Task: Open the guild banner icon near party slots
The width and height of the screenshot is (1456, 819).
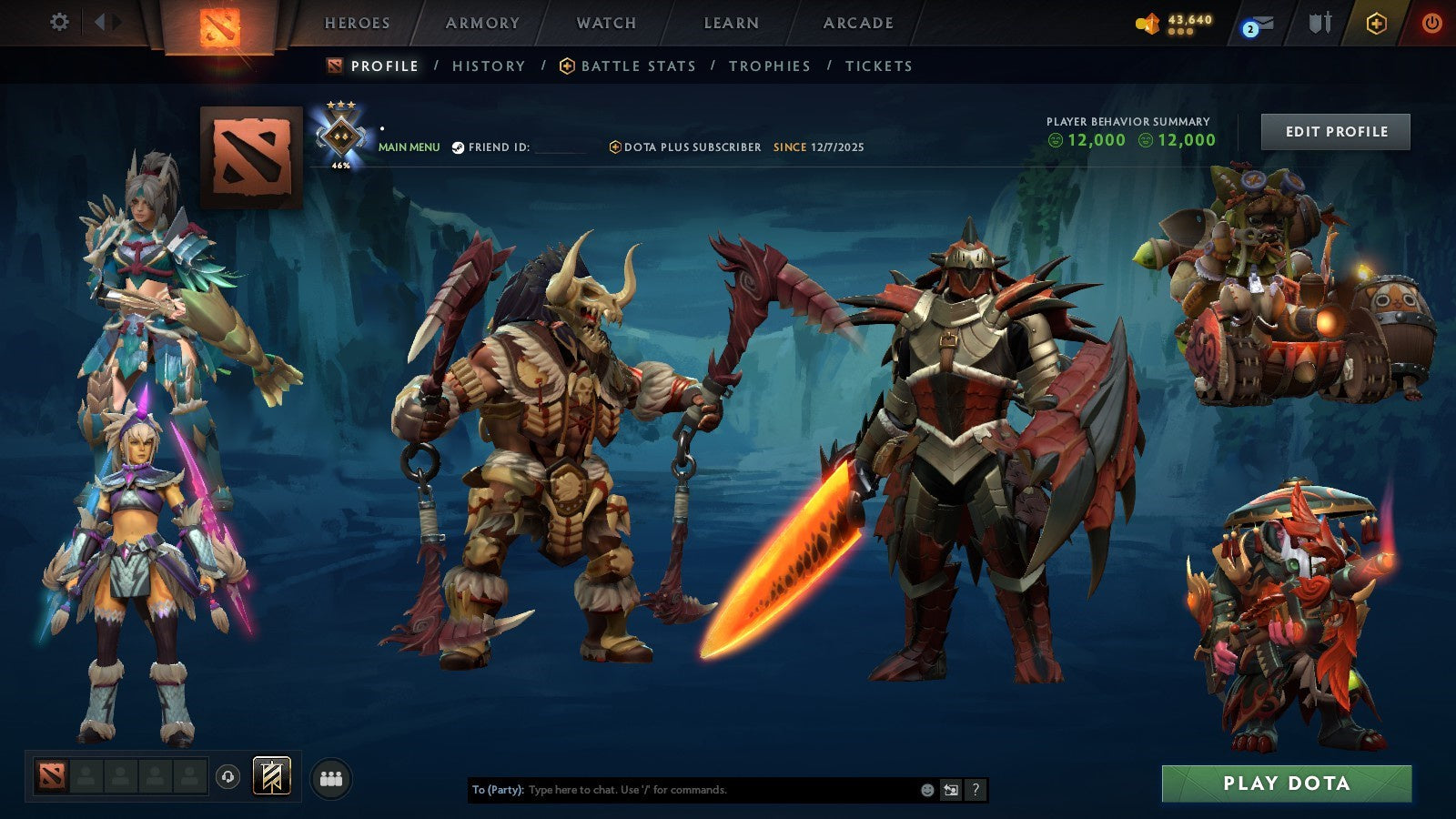Action: (x=271, y=776)
